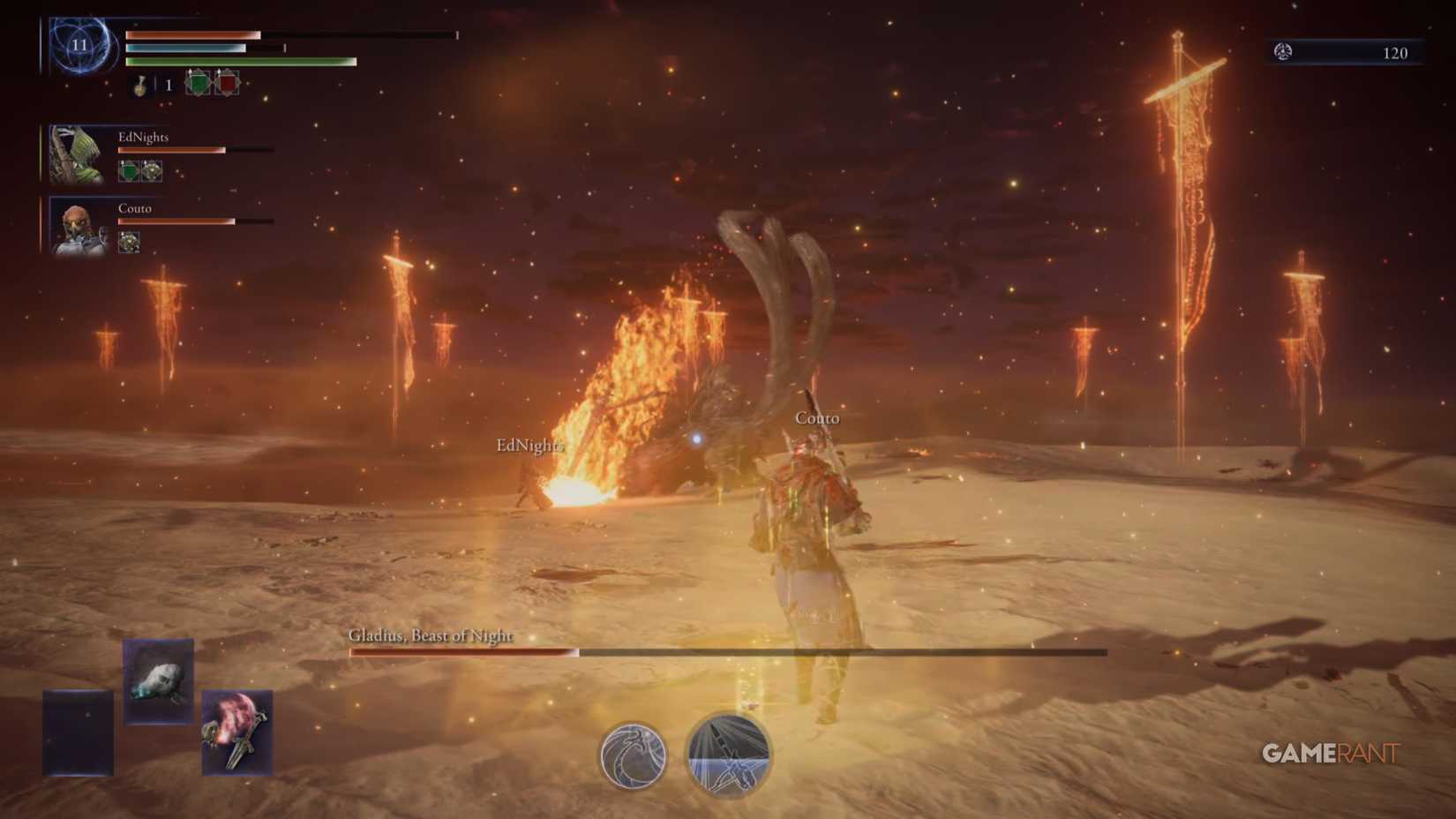Screen dimensions: 1456x819
Task: Click EdNights' green buff icon
Action: [130, 172]
